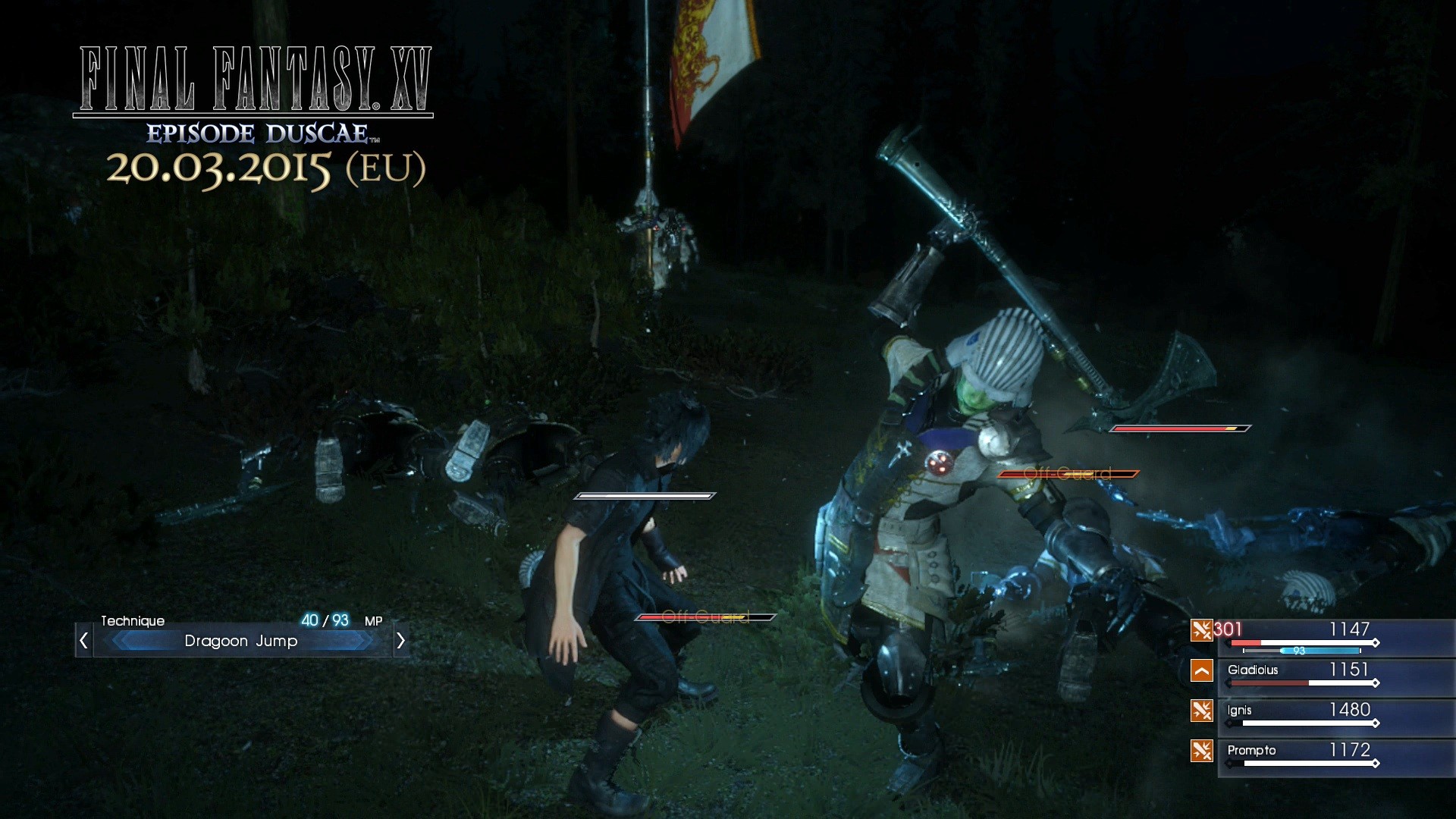The height and width of the screenshot is (819, 1456).
Task: Activate the Dragoon Jump technique
Action: 241,641
